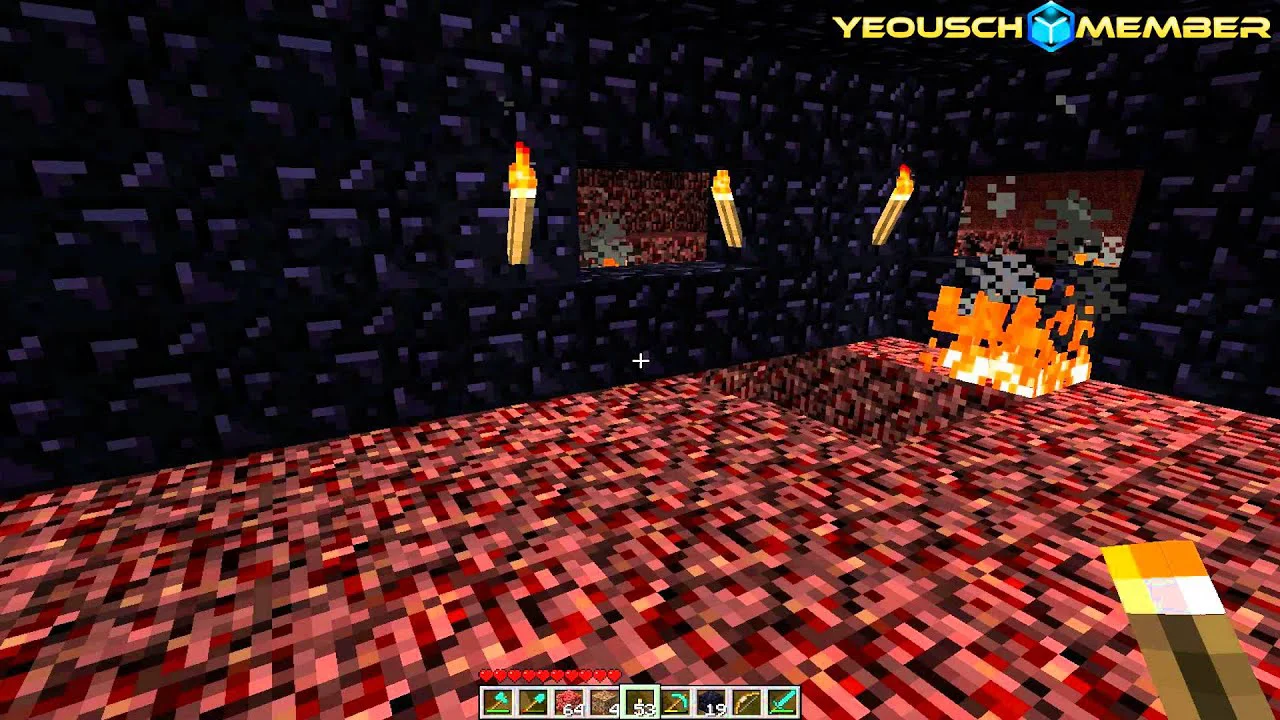Choose the netherrack stack of 64

click(x=569, y=702)
